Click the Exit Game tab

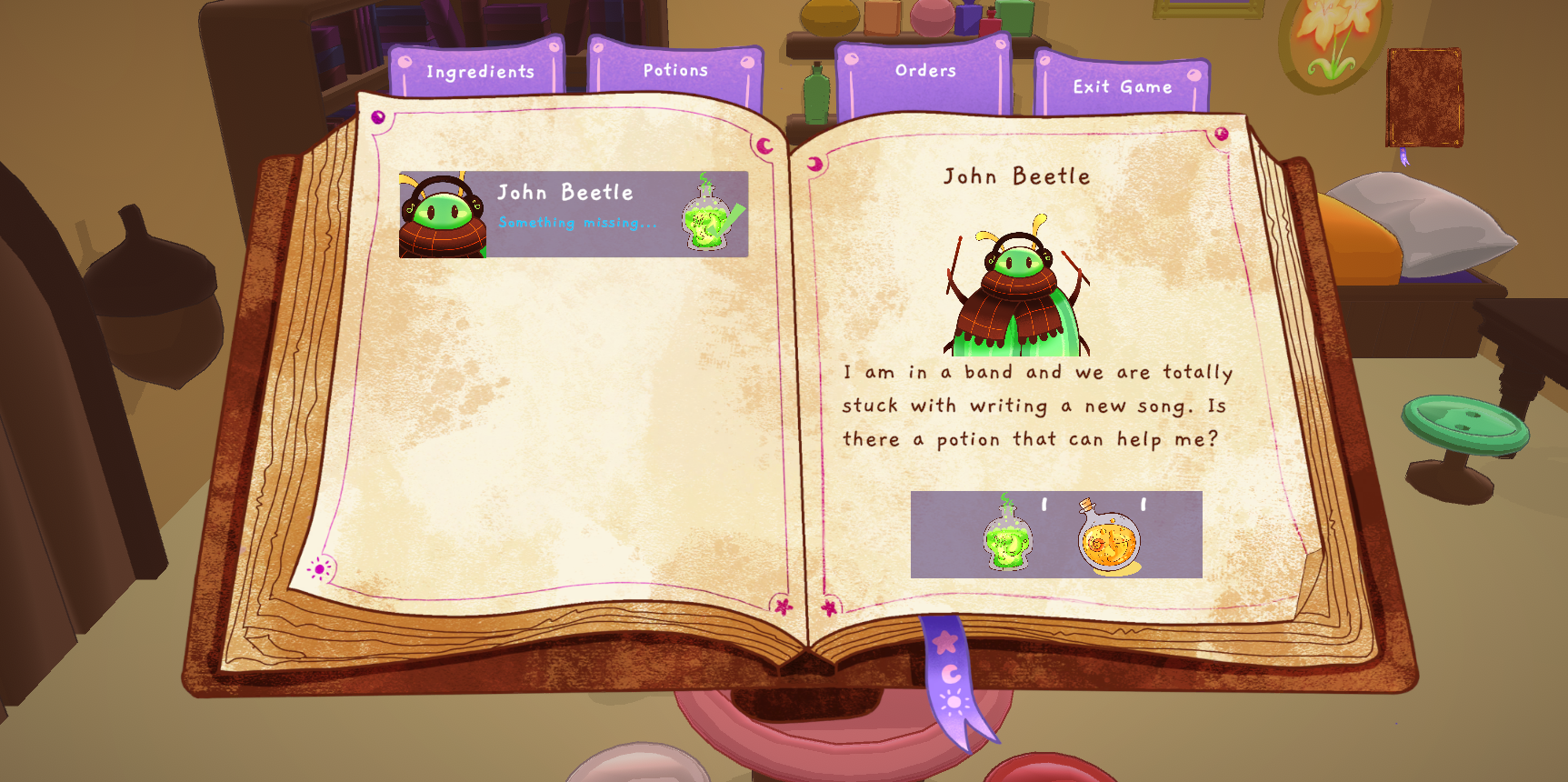(x=1122, y=87)
